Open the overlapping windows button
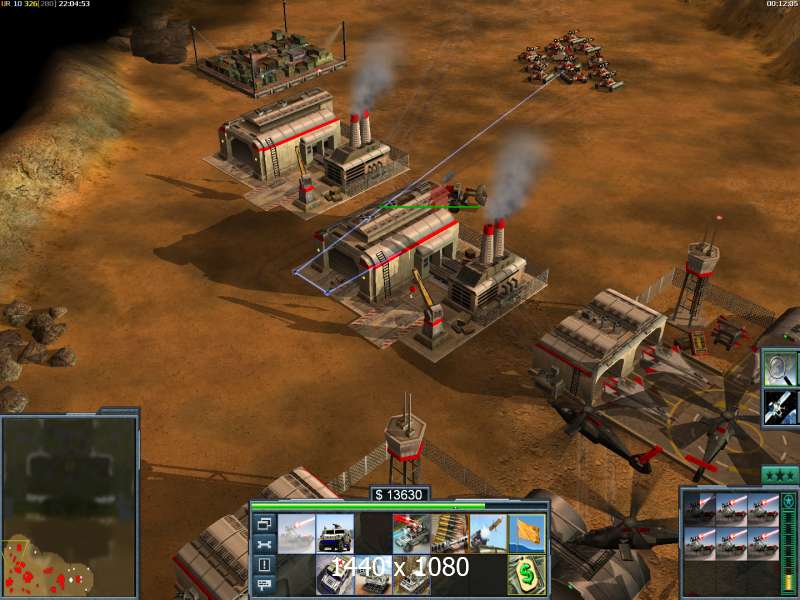800x600 pixels. pyautogui.click(x=264, y=523)
